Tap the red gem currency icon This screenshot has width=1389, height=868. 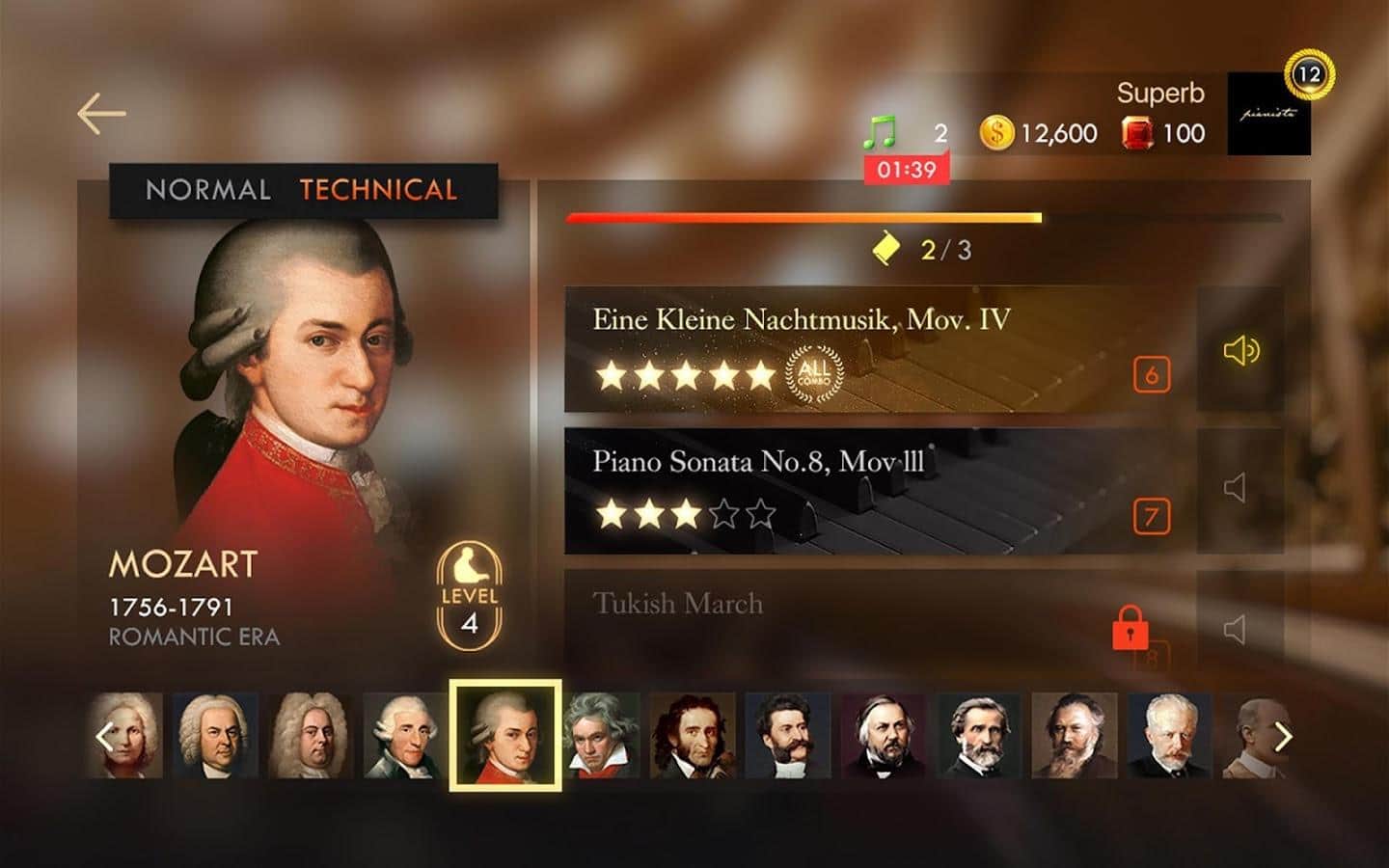pos(1137,133)
